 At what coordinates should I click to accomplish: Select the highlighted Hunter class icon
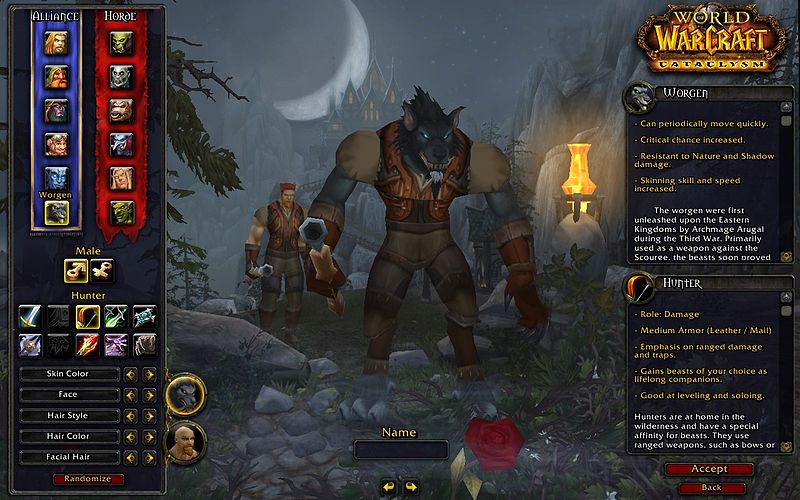(87, 317)
